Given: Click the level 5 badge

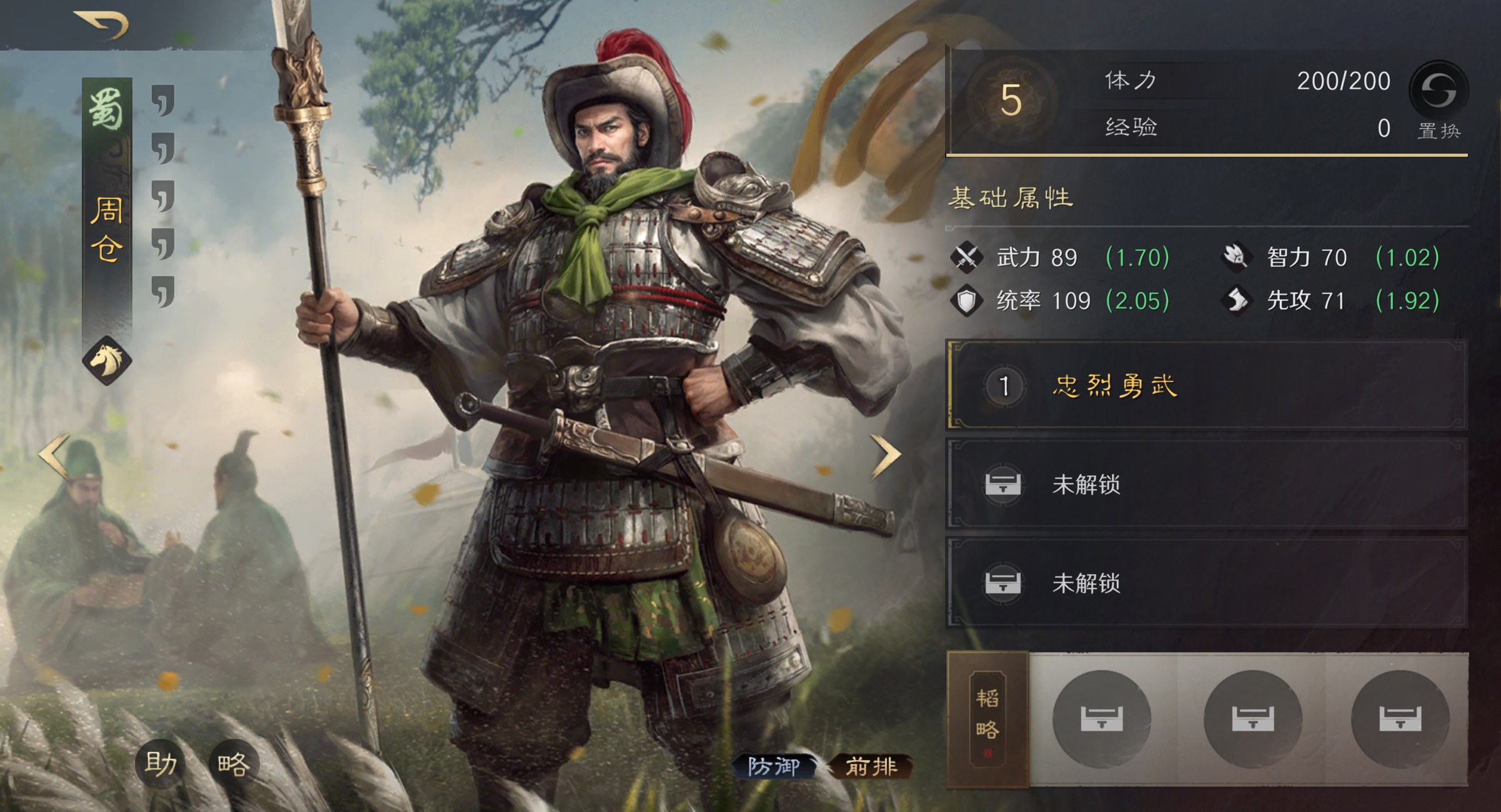Looking at the screenshot, I should (x=1011, y=100).
